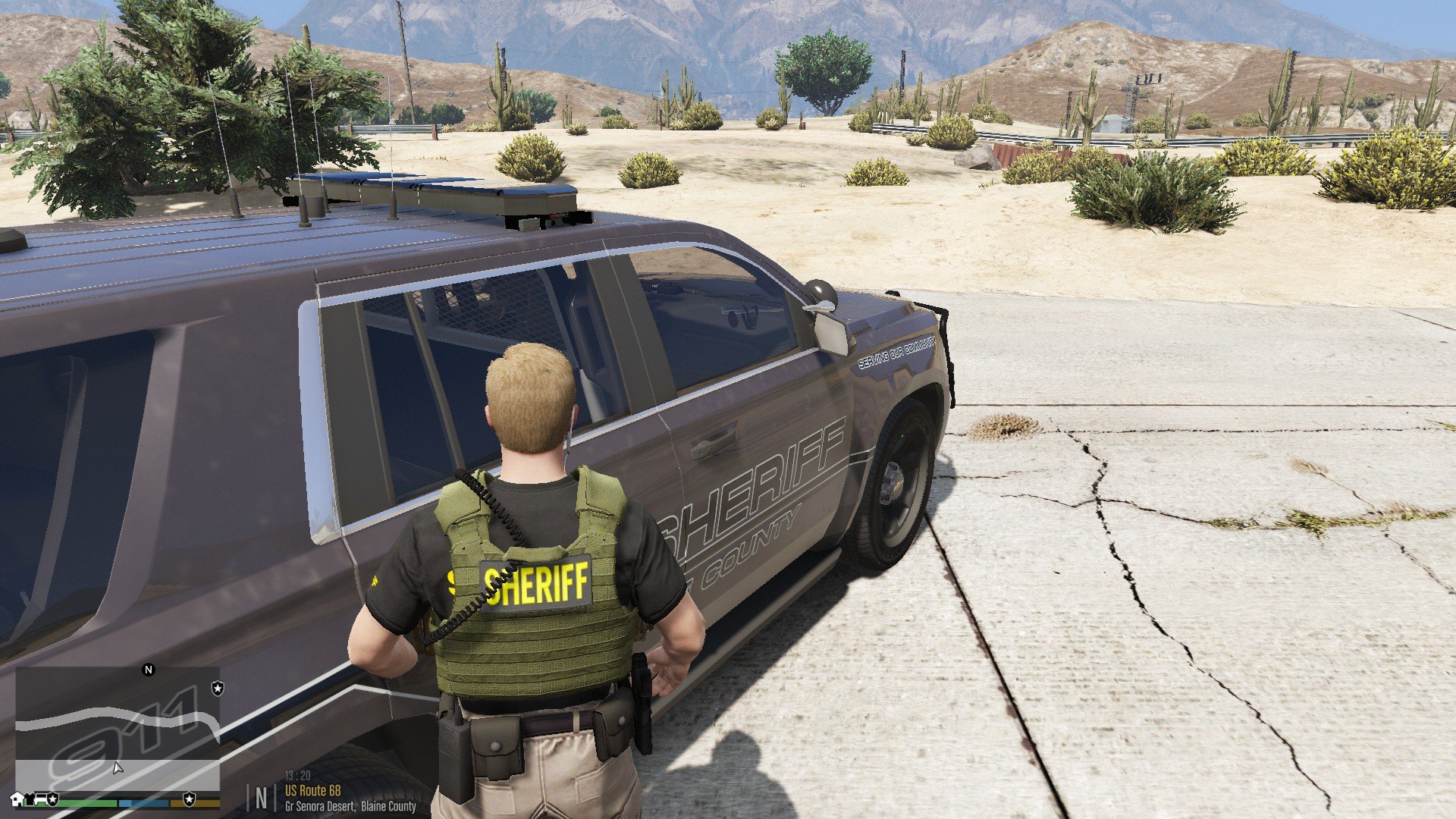Click the white player arrow on the minimap

tap(118, 768)
